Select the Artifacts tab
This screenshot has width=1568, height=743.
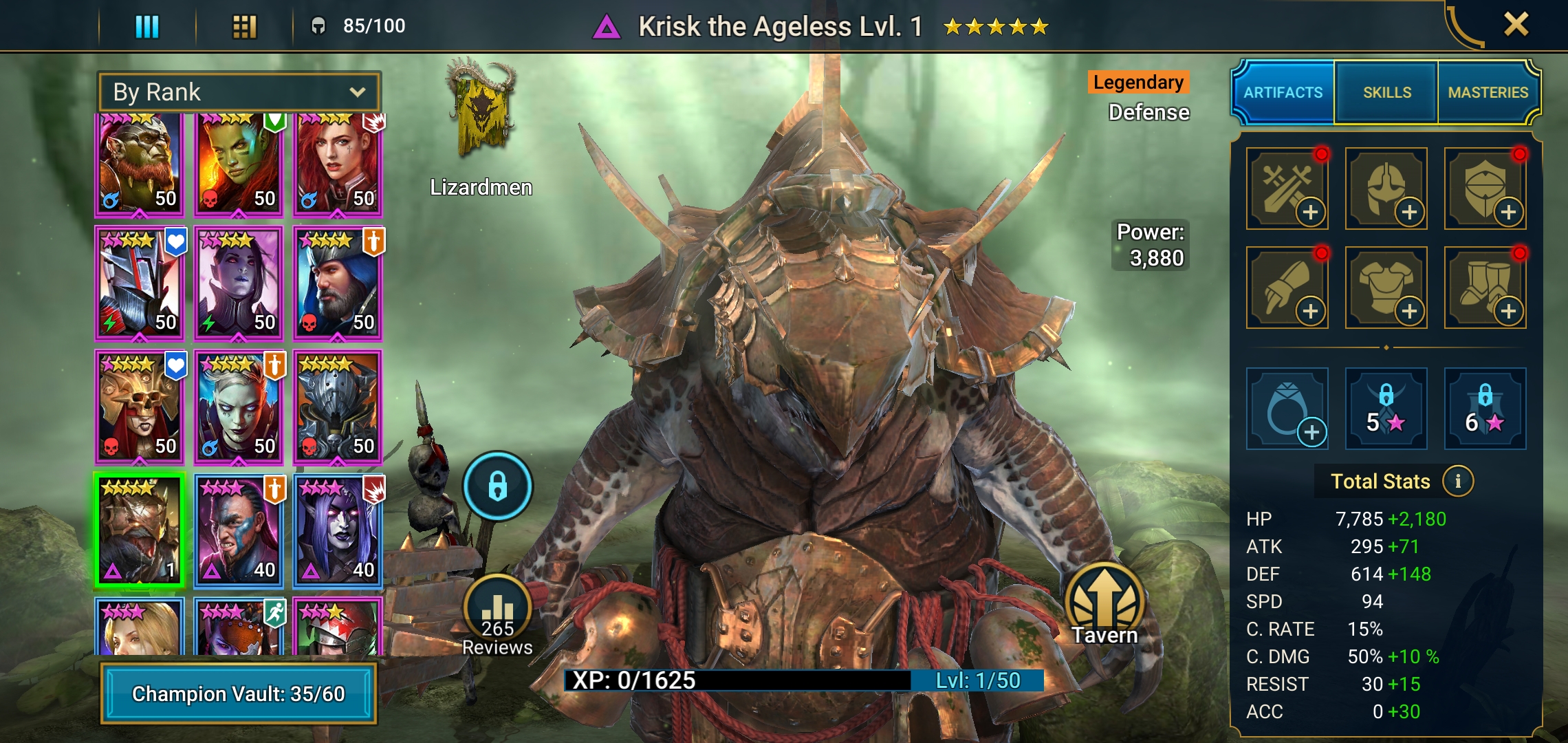1283,92
